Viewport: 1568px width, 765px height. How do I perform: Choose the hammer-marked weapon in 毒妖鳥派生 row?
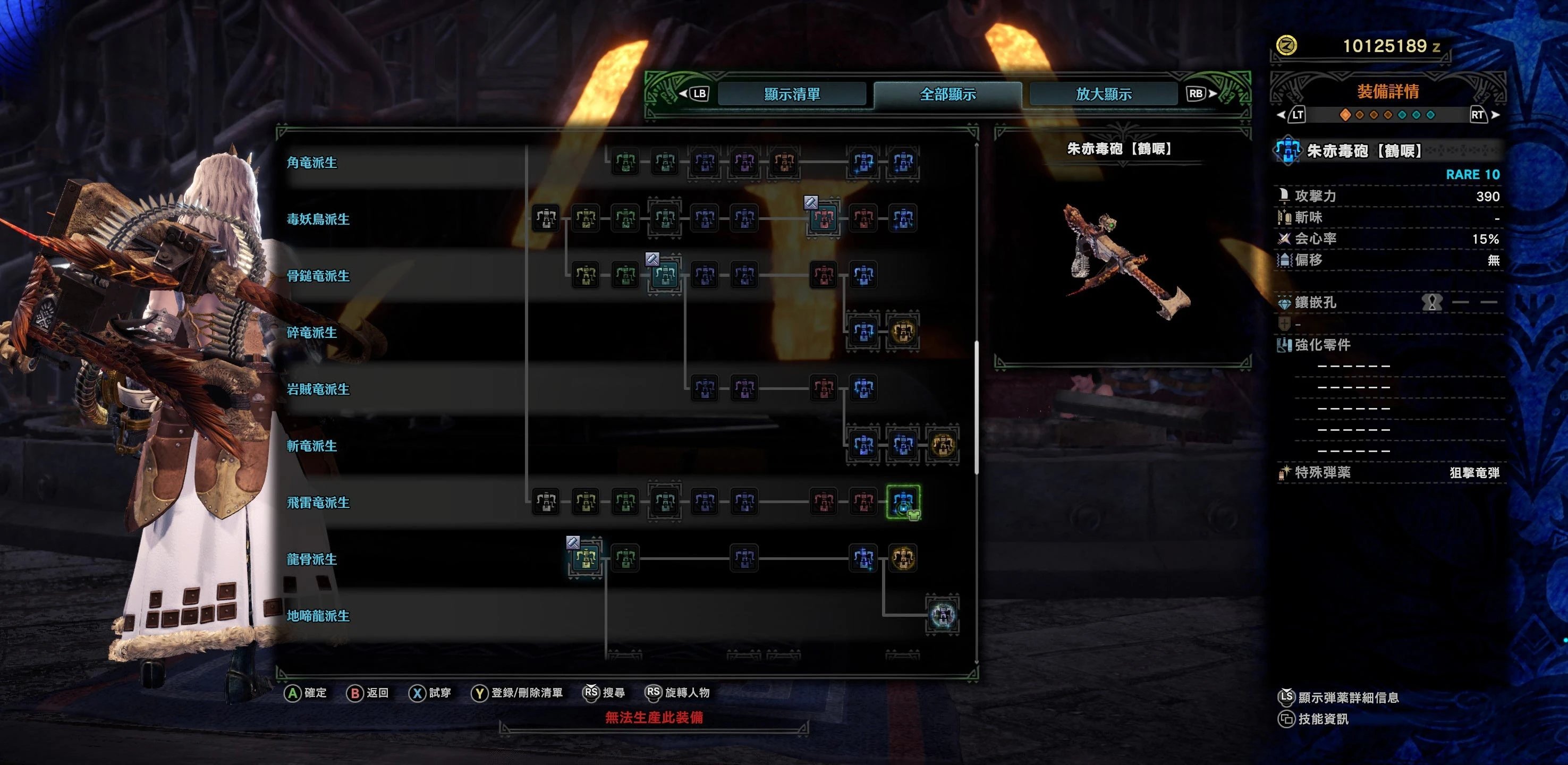click(824, 218)
